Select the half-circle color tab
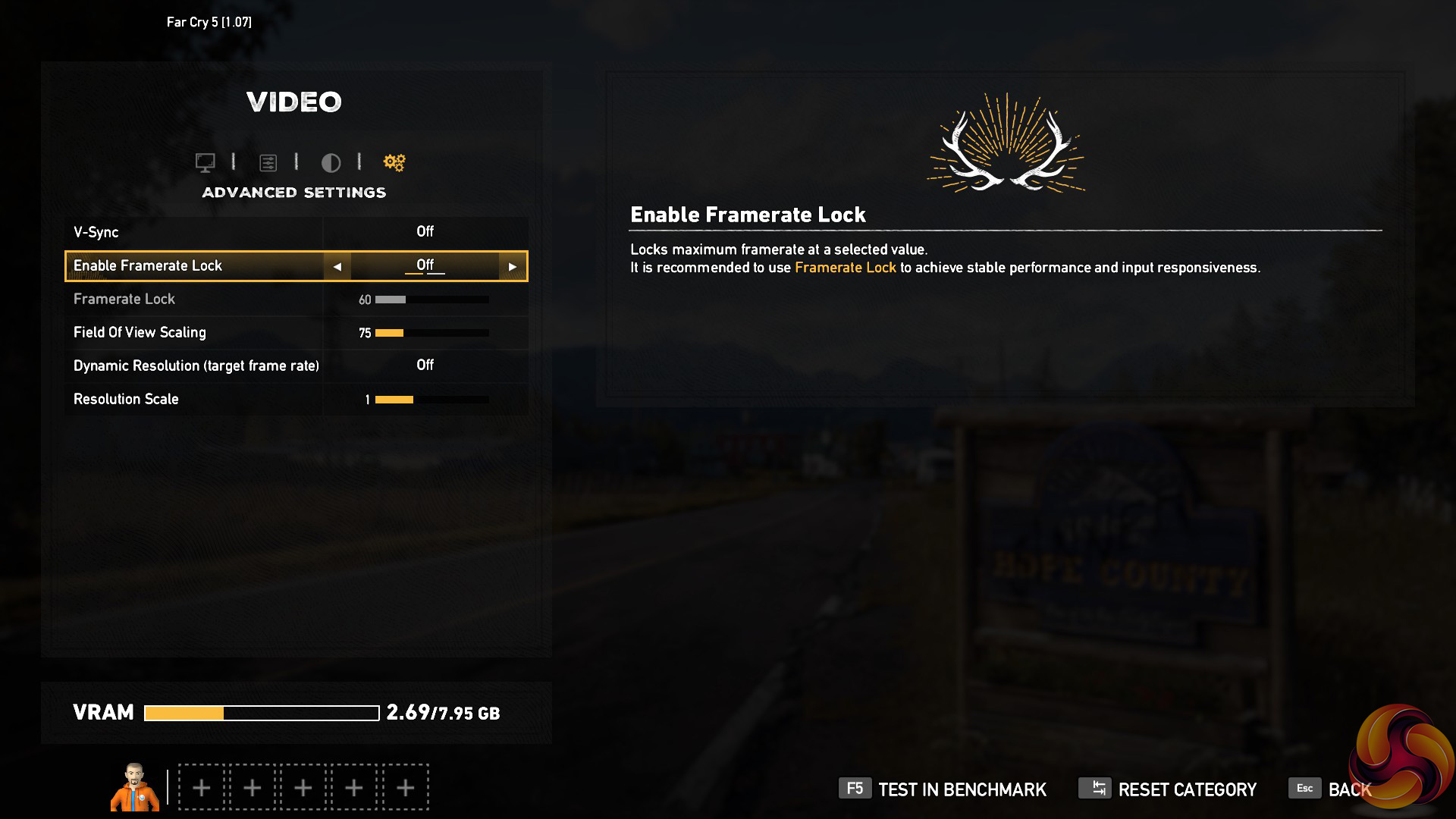This screenshot has height=819, width=1456. pyautogui.click(x=331, y=162)
